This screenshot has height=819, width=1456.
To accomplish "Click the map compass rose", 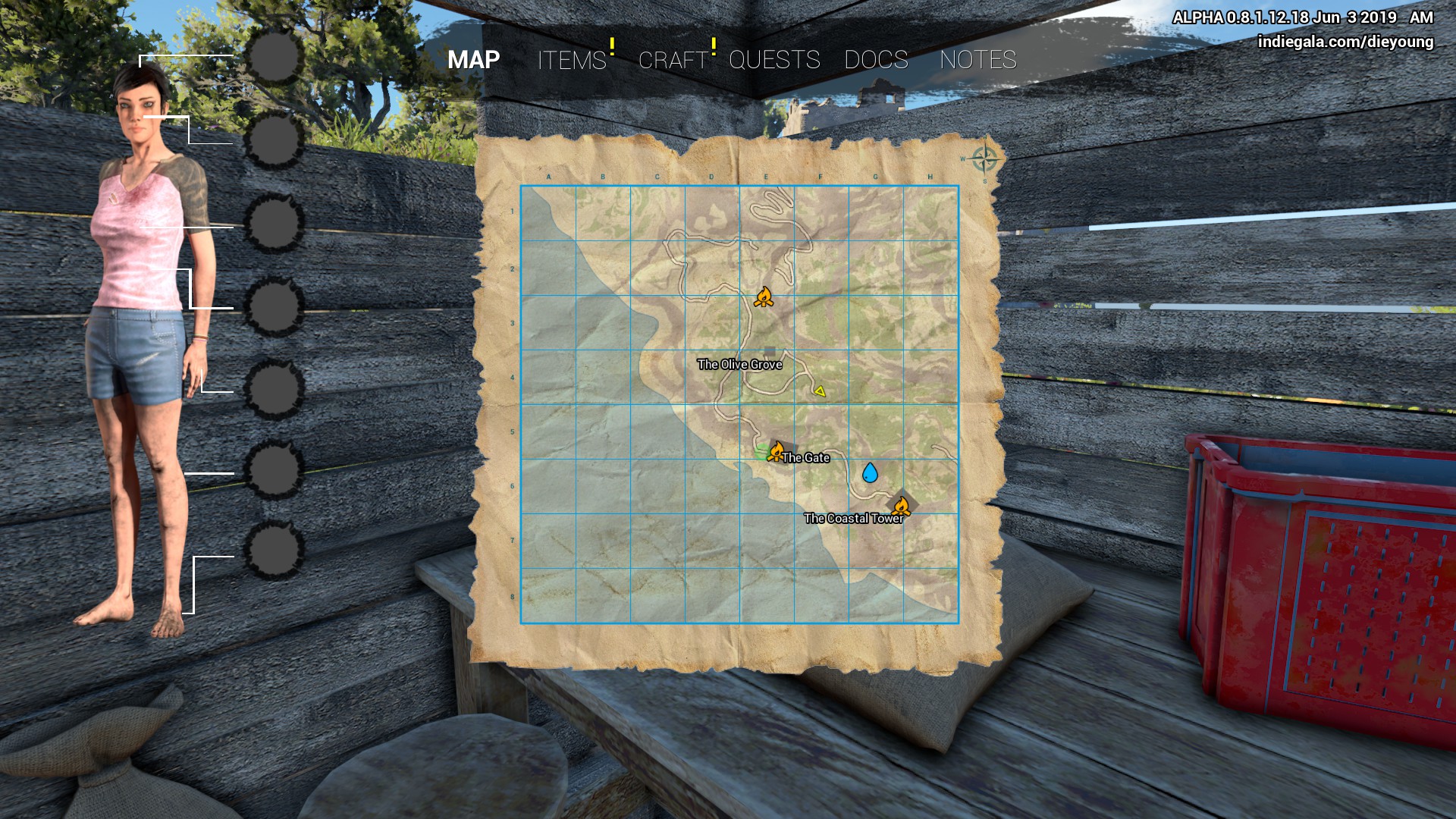I will coord(984,159).
